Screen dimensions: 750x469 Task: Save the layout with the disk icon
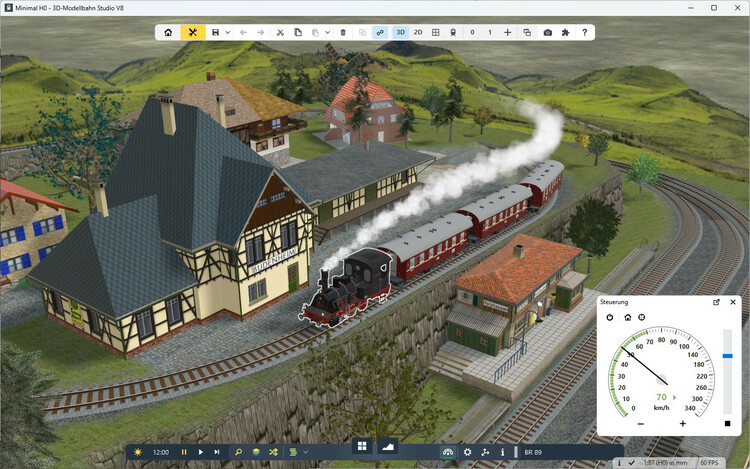[215, 32]
